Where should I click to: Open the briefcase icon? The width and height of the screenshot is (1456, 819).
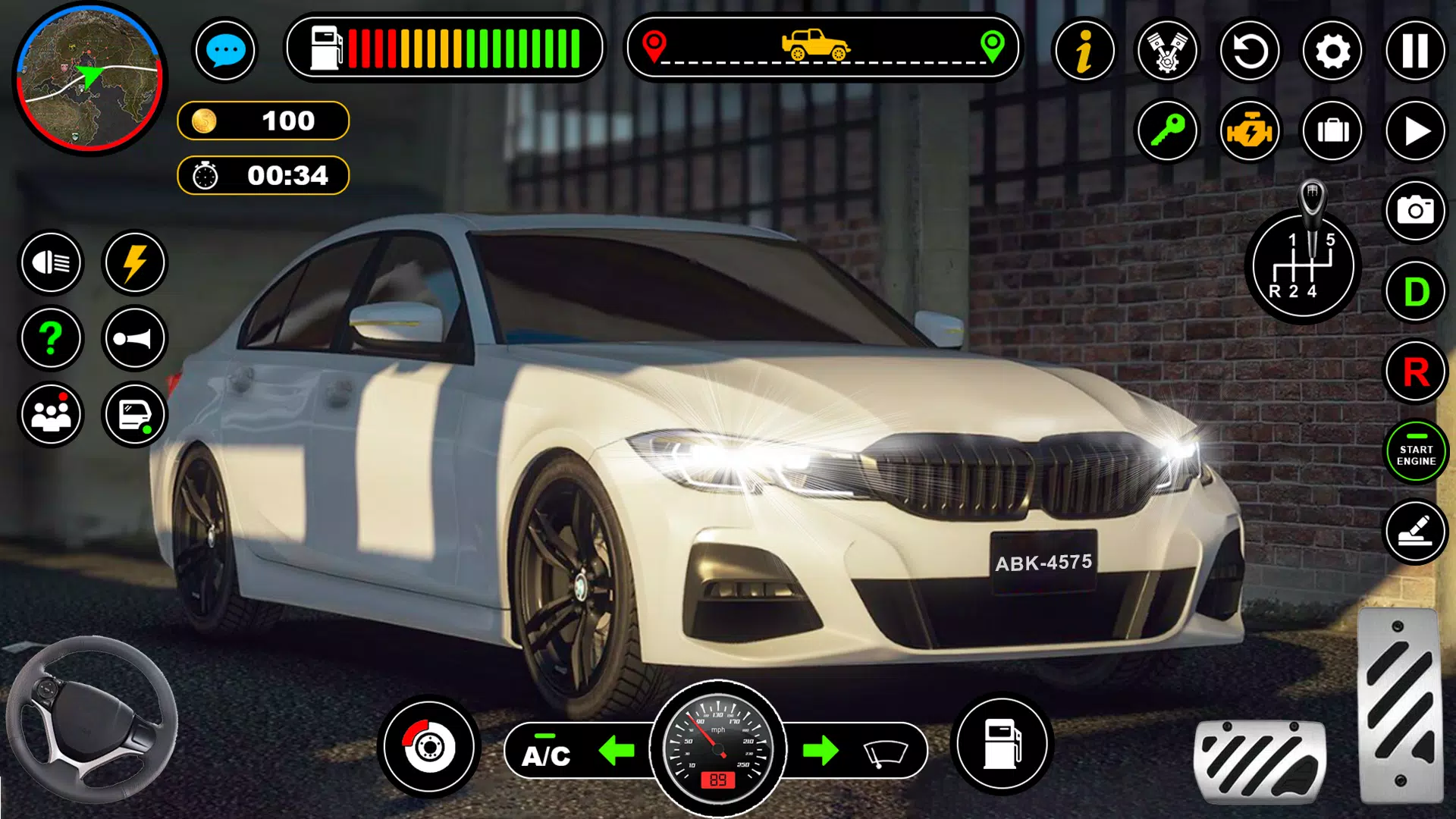click(x=1332, y=131)
